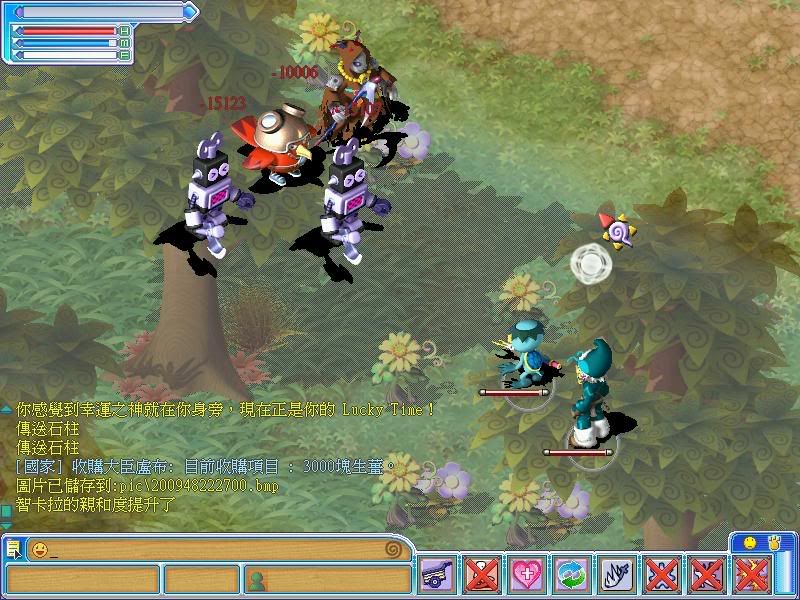Viewport: 800px width, 600px height.
Task: Activate the blue-green swap arrows icon
Action: click(572, 574)
